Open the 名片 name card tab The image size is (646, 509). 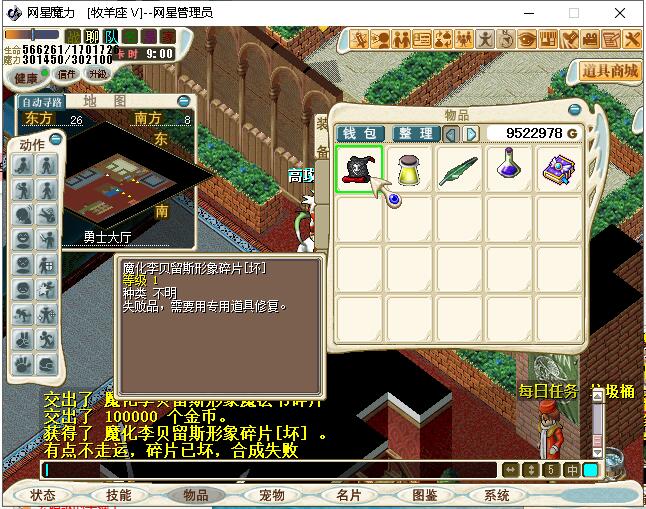pos(348,495)
